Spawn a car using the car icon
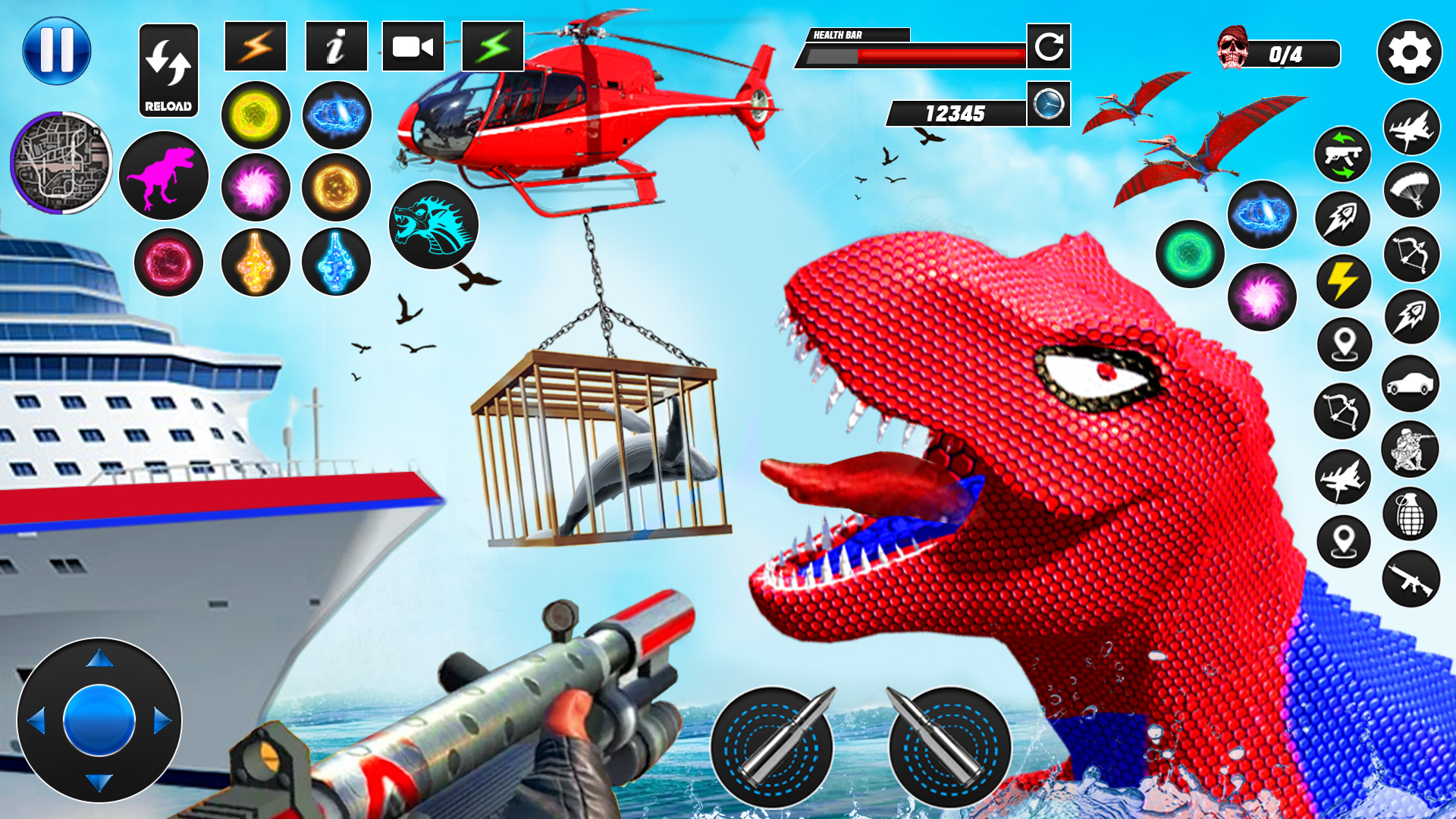 click(1410, 381)
